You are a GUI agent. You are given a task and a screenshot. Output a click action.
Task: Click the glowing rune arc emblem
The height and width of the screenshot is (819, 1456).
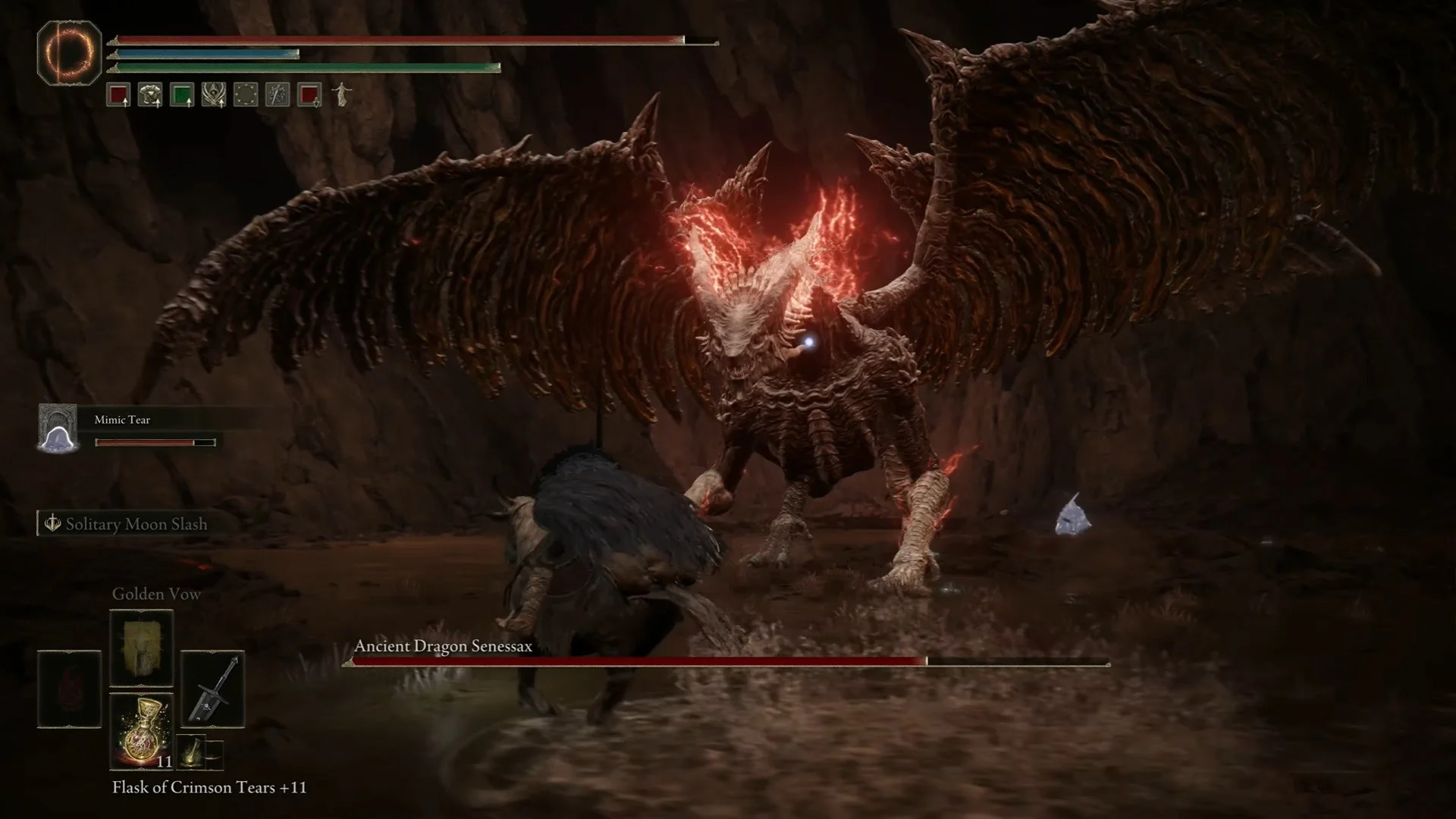(69, 52)
